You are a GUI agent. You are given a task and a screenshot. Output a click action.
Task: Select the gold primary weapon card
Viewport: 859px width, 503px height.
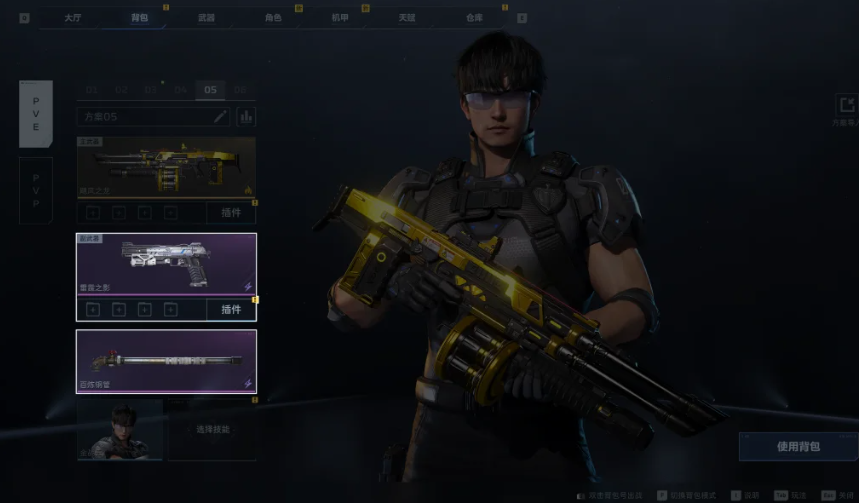[166, 167]
